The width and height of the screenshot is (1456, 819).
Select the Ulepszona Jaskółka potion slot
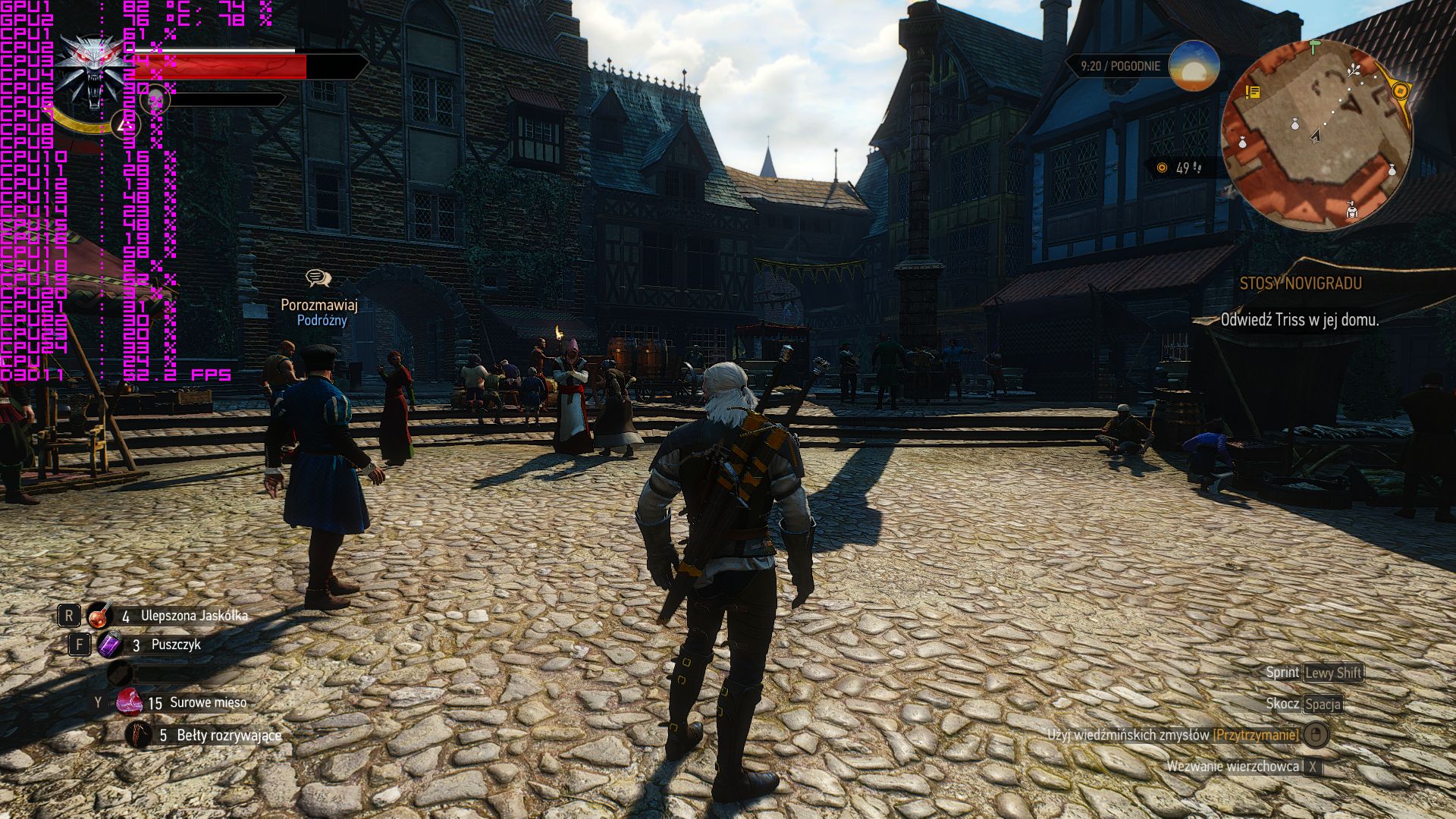pyautogui.click(x=99, y=616)
